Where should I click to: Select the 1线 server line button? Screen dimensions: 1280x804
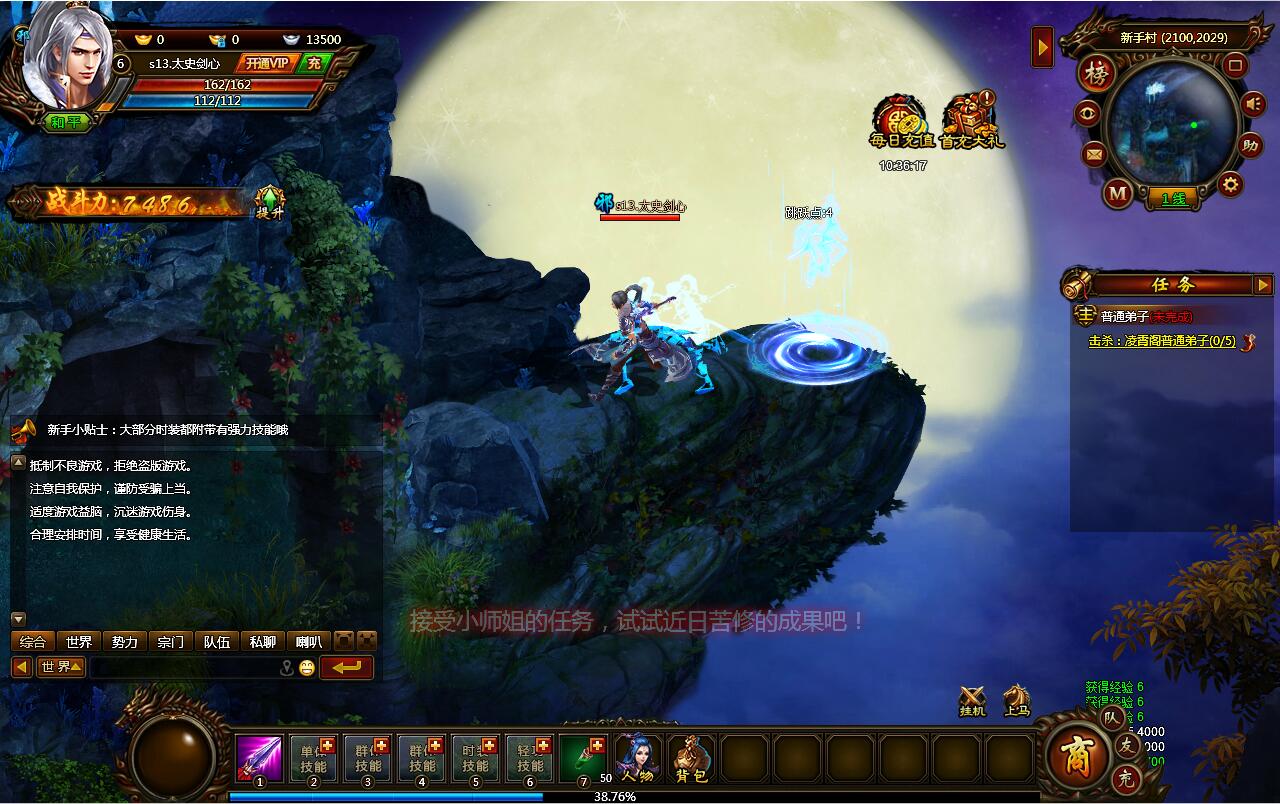click(1174, 198)
